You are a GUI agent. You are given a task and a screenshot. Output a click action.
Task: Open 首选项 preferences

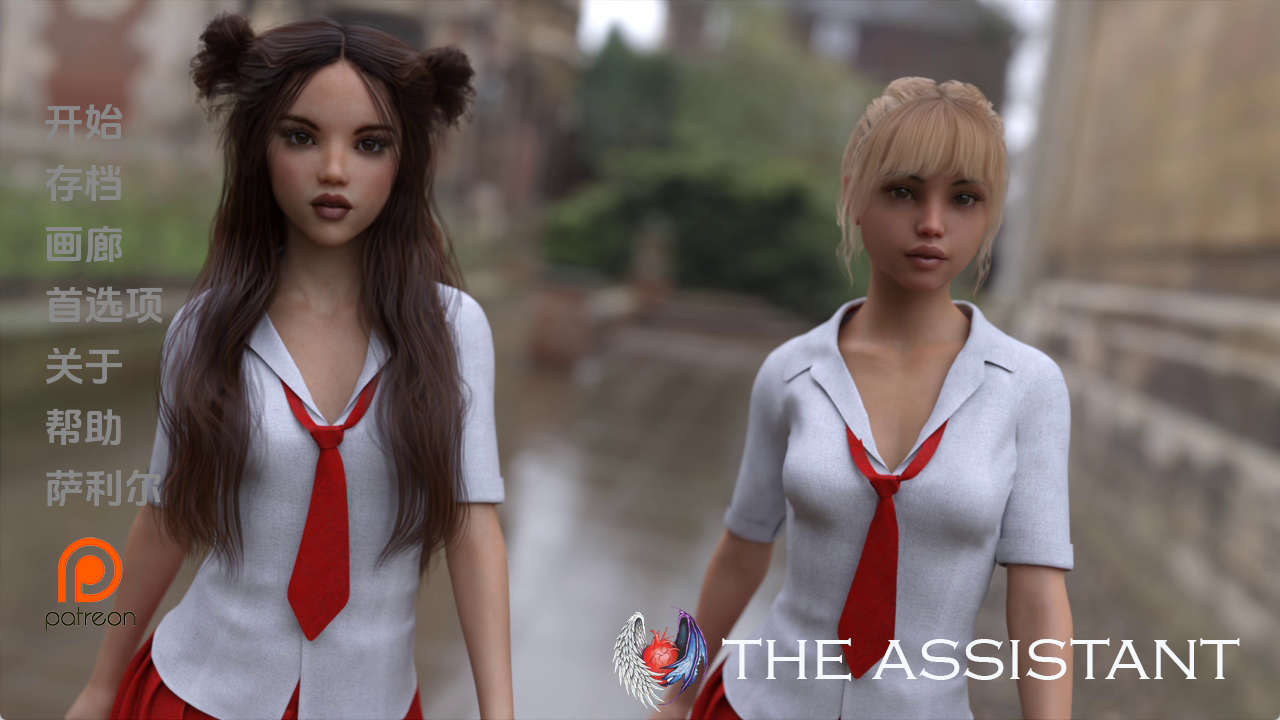coord(104,306)
